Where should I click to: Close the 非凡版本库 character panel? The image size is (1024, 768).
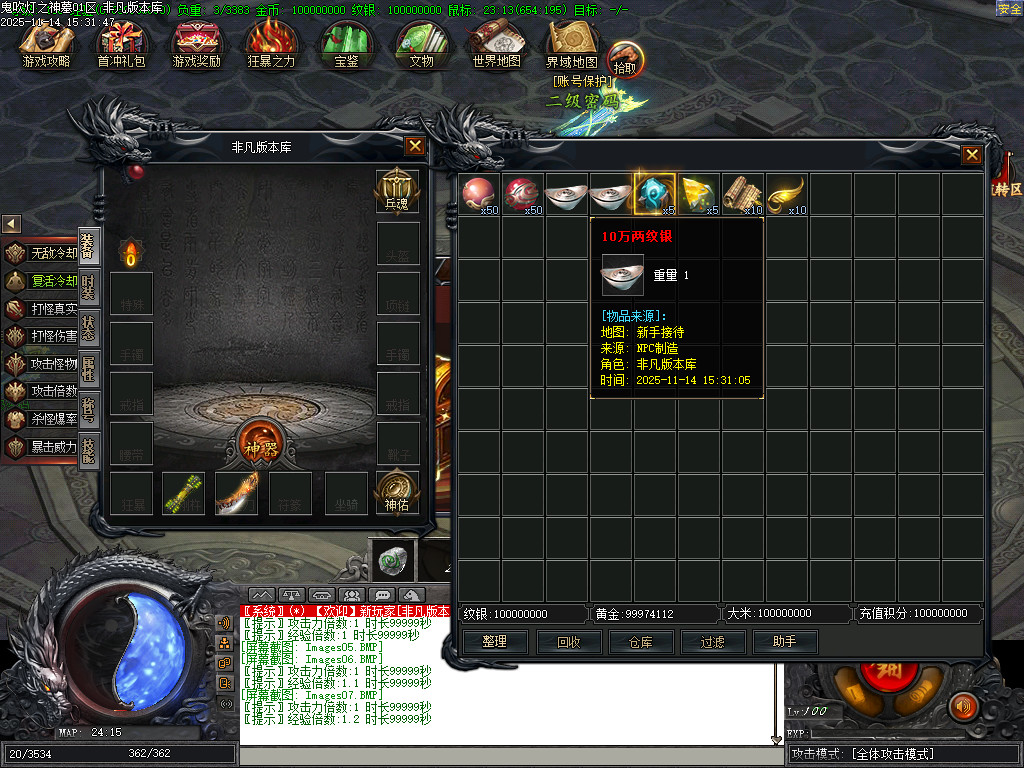click(414, 146)
